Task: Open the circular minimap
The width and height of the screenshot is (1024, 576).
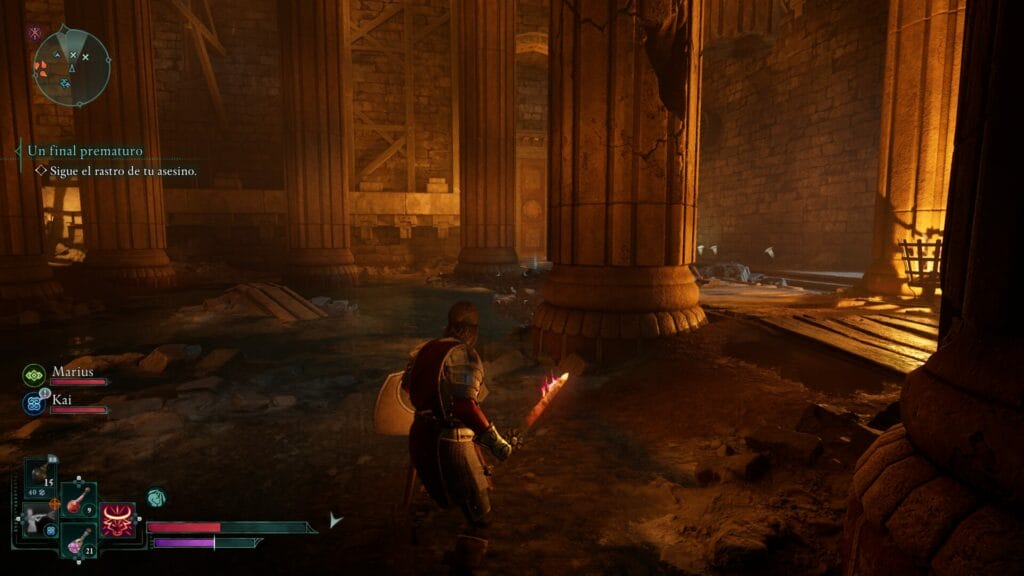Action: pos(71,67)
